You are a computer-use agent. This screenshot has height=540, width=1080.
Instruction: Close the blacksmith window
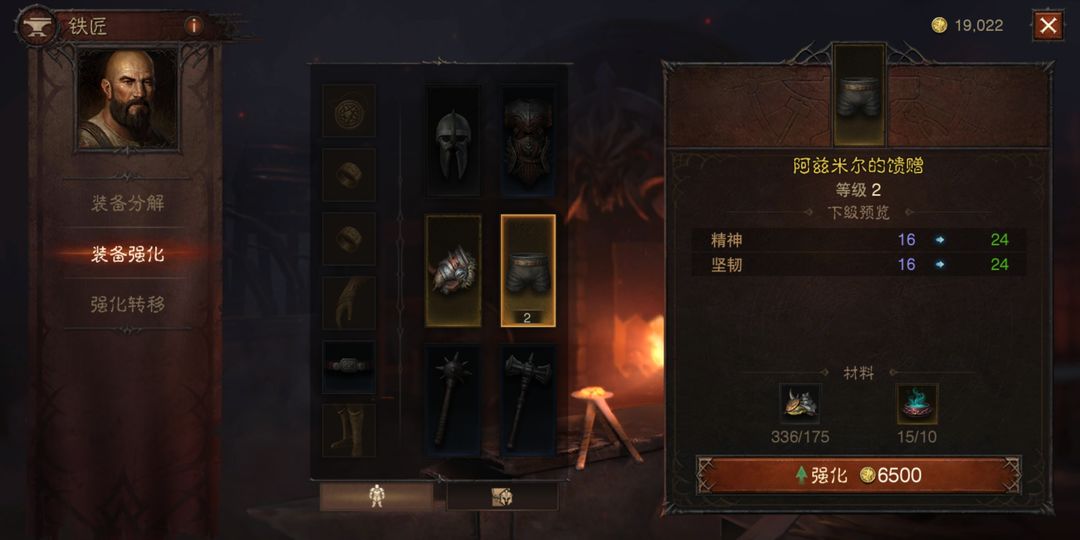[x=1047, y=26]
